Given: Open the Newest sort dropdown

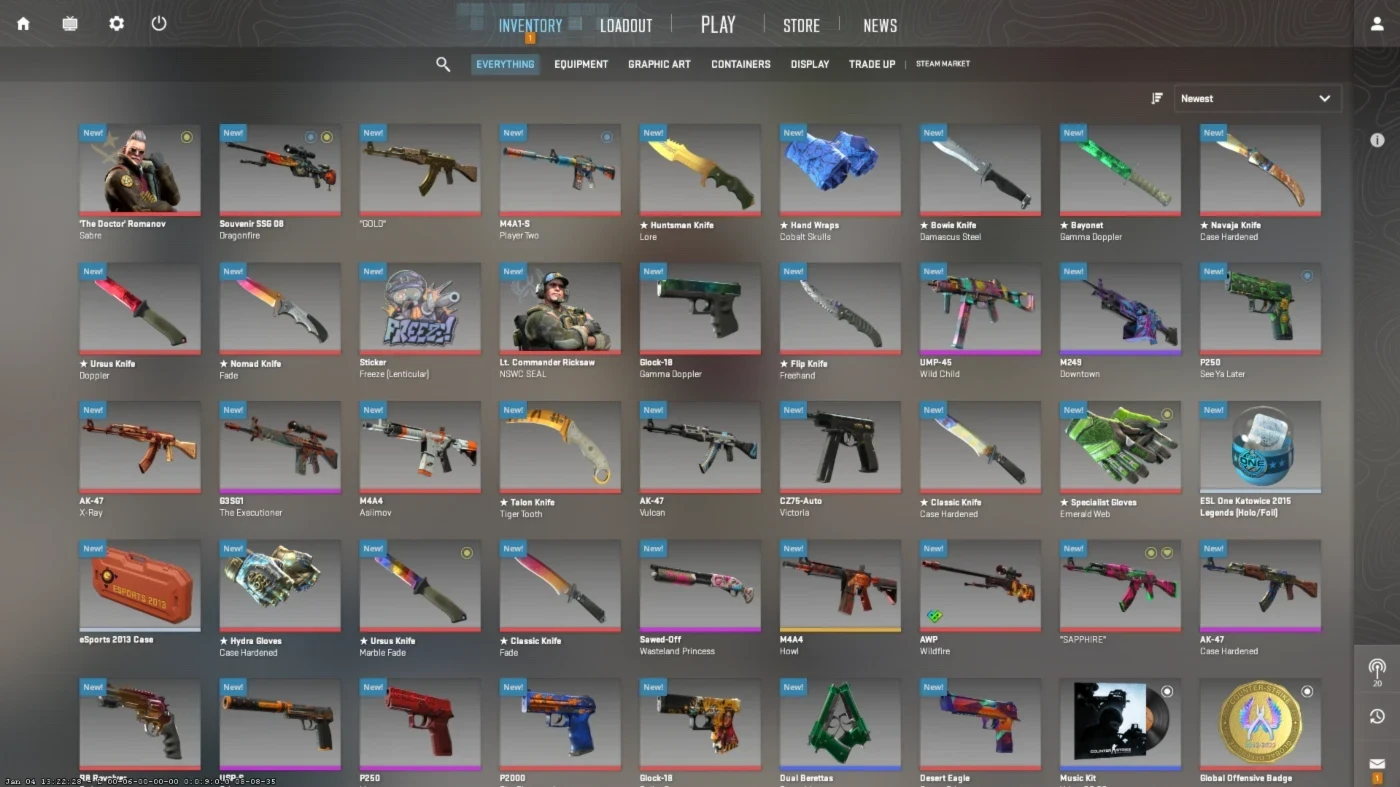Looking at the screenshot, I should click(1256, 98).
